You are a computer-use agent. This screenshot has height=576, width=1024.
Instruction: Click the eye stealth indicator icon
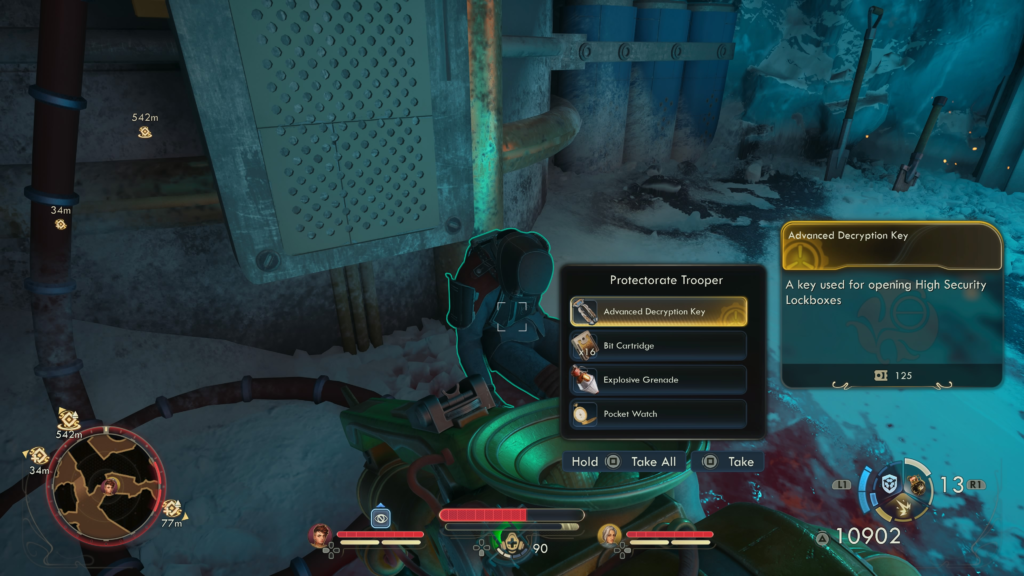pos(380,518)
